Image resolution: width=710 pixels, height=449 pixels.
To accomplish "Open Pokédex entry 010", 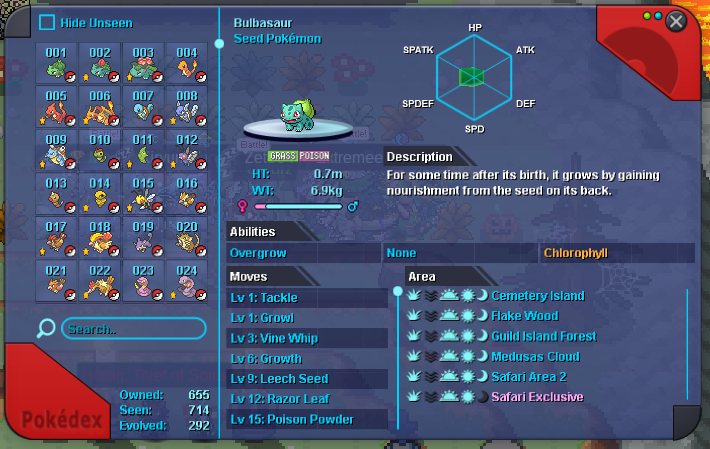I will pyautogui.click(x=100, y=150).
